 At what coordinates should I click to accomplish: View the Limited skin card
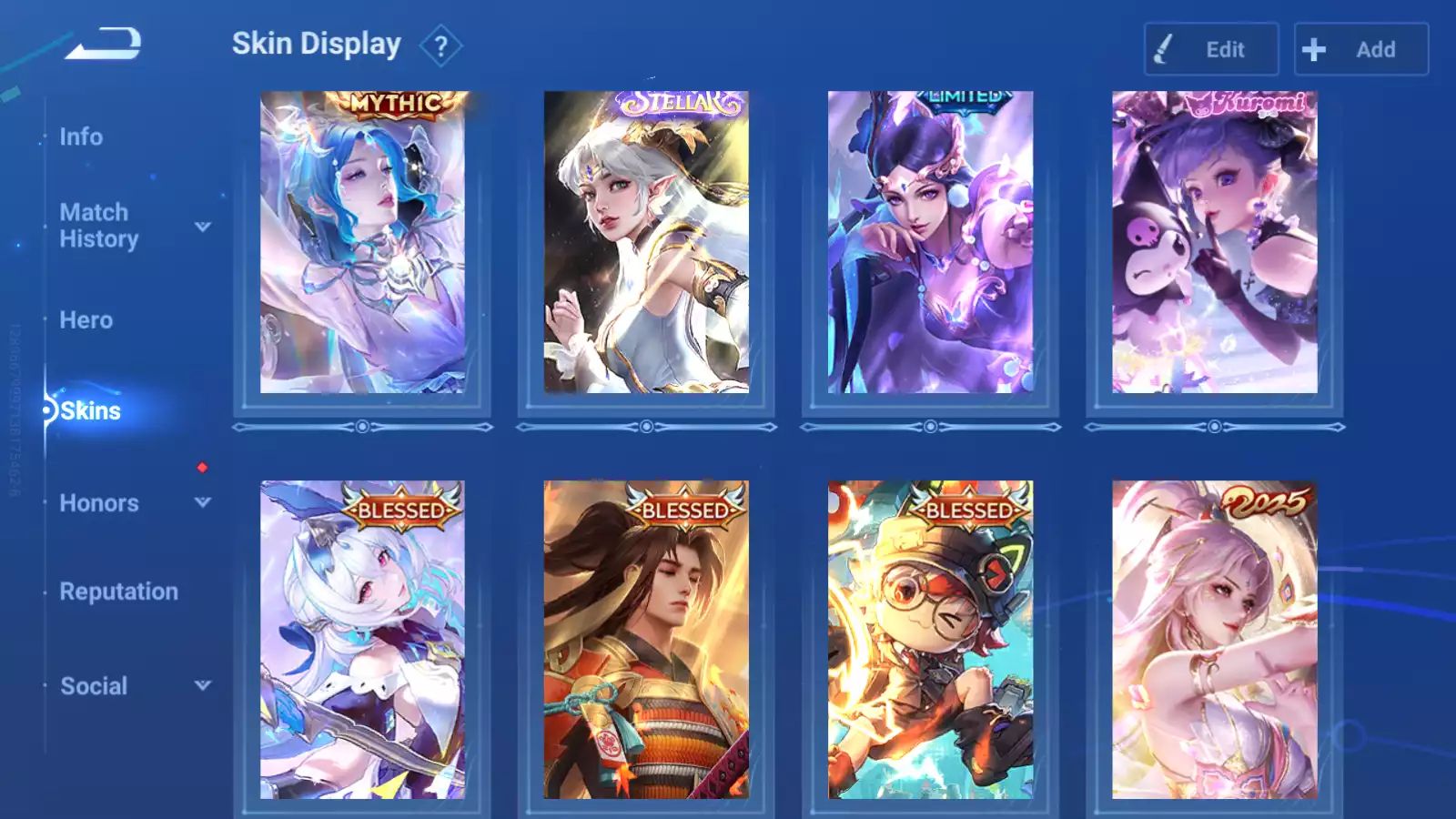[930, 243]
